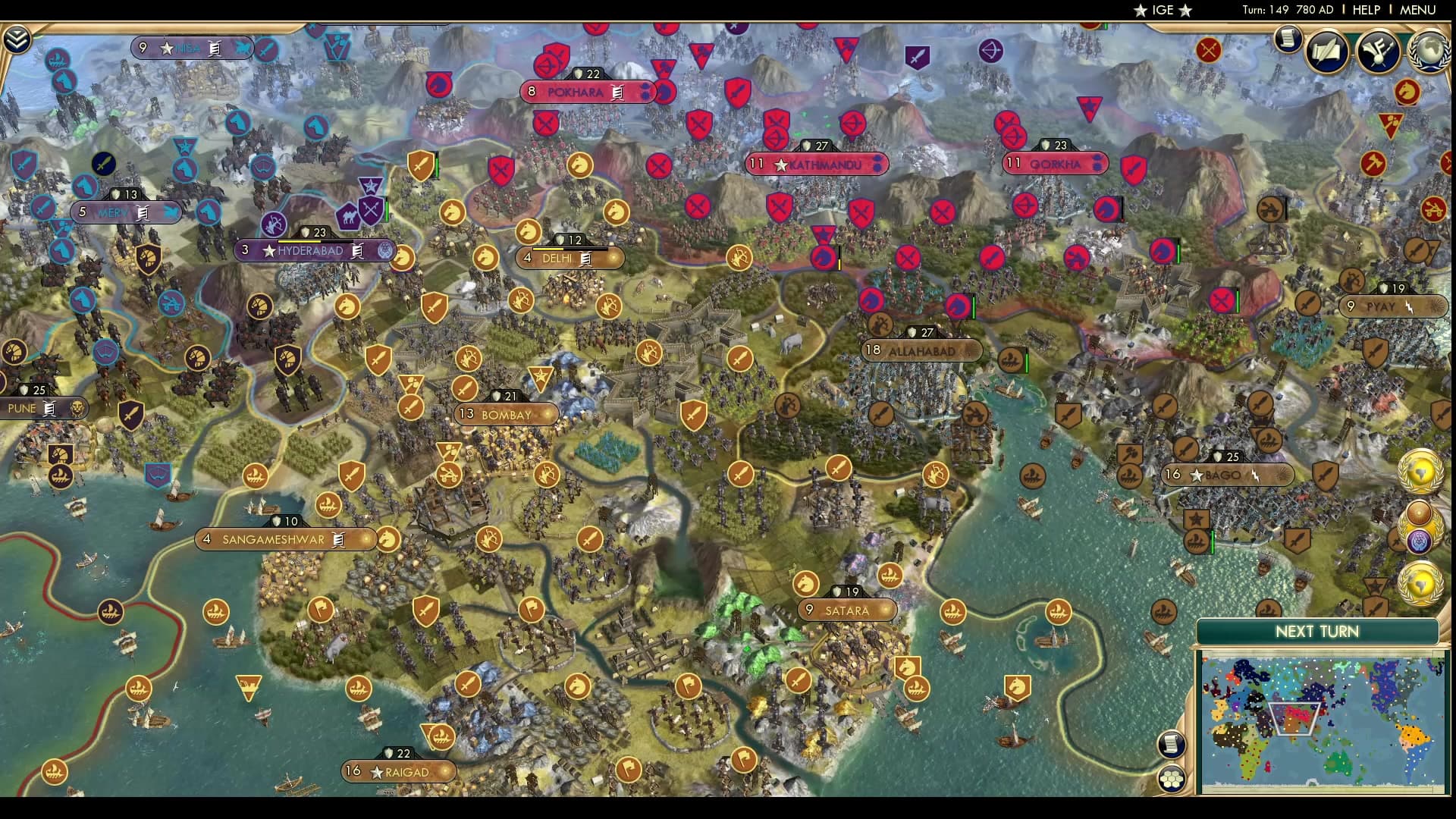Open the Social Policies screen
Viewport: 1456px width, 819px height.
[1327, 52]
